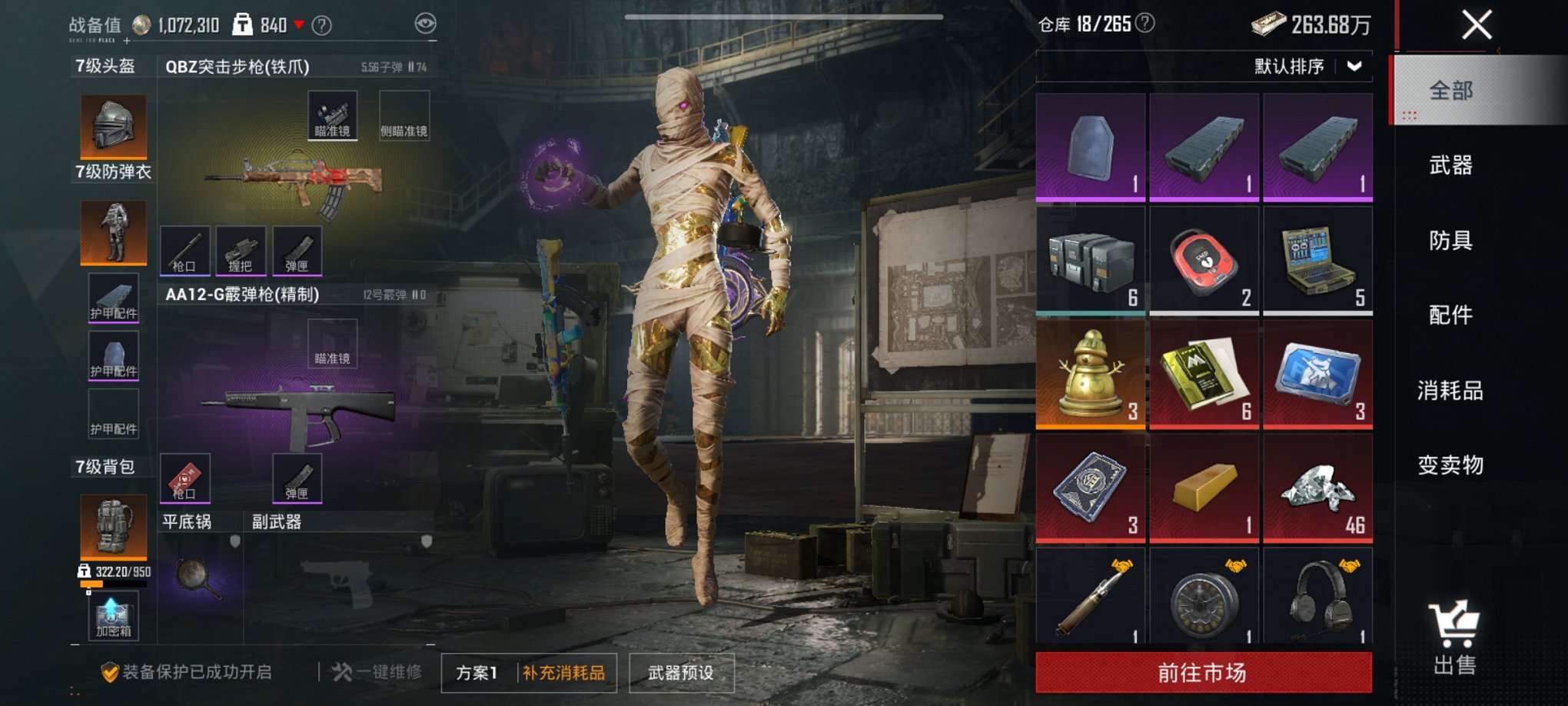Viewport: 1568px width, 706px height.
Task: Open the QBZ 瞄准镜 scope attachment slot
Action: click(332, 114)
